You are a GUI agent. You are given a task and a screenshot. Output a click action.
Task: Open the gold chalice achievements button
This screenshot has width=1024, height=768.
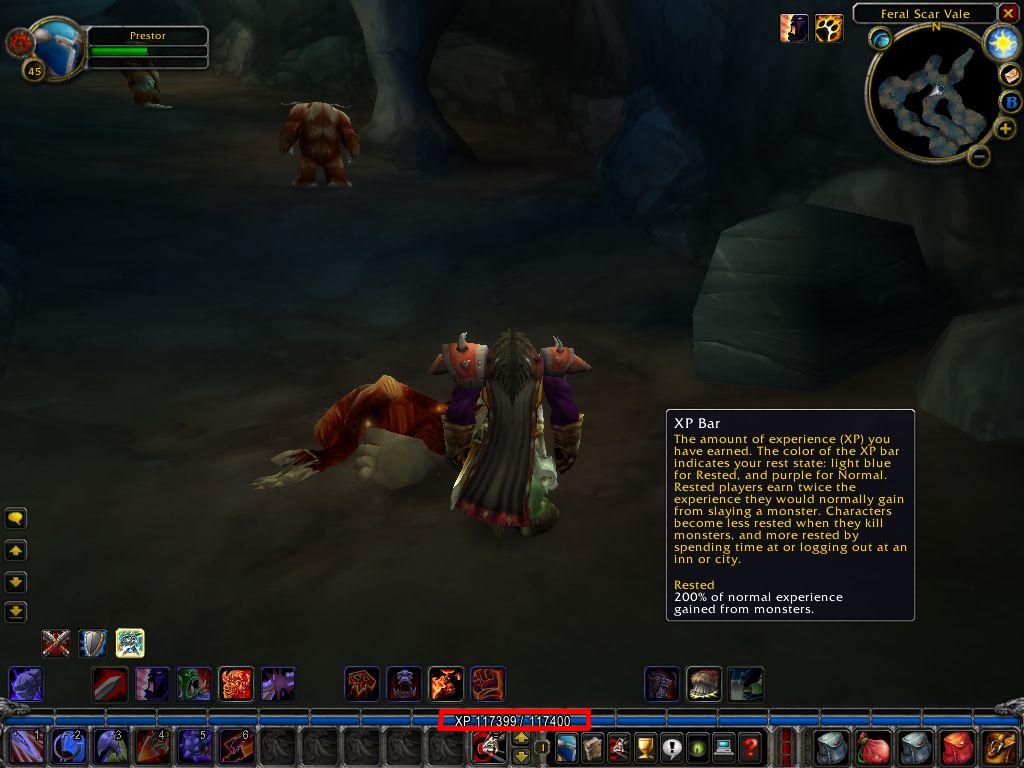point(645,747)
